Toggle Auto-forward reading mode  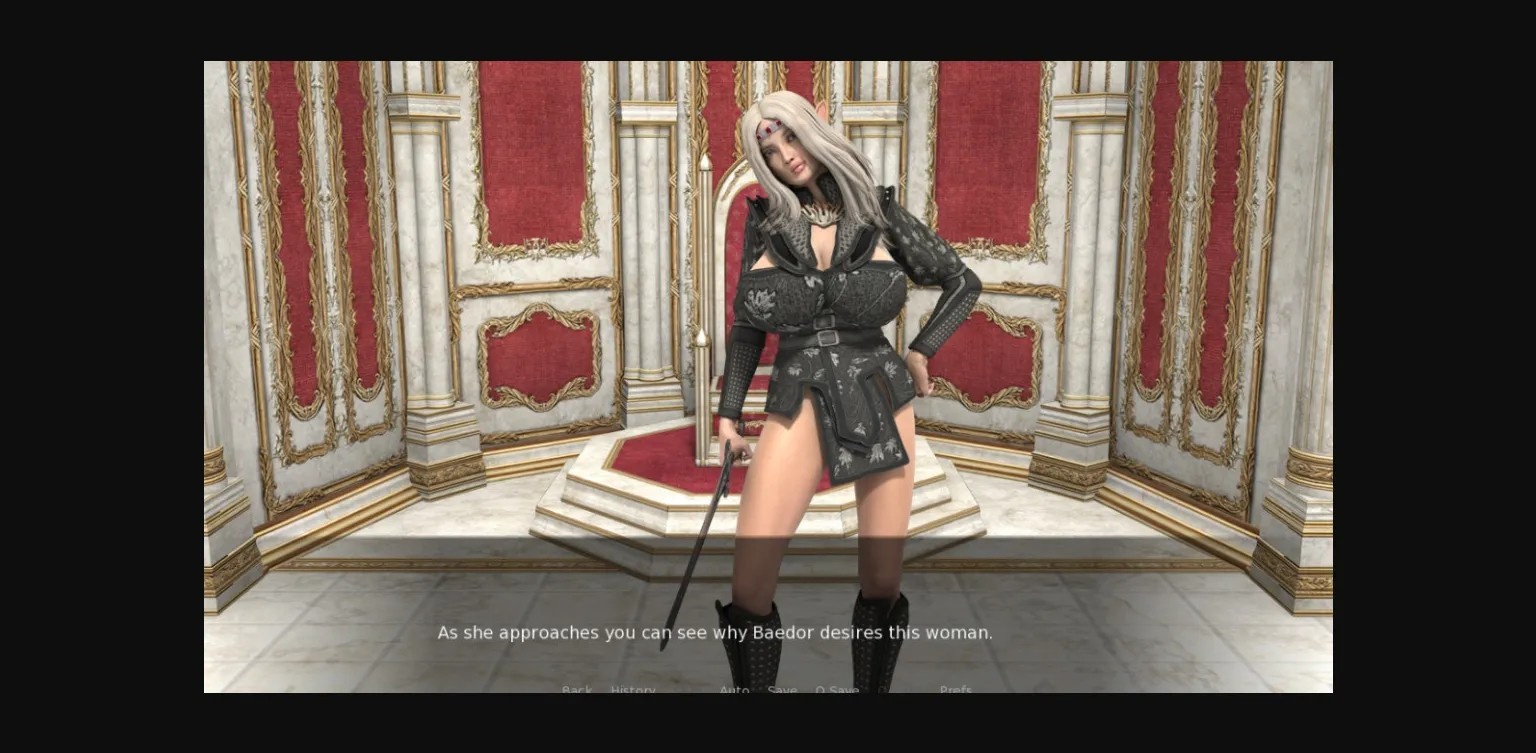pyautogui.click(x=735, y=690)
